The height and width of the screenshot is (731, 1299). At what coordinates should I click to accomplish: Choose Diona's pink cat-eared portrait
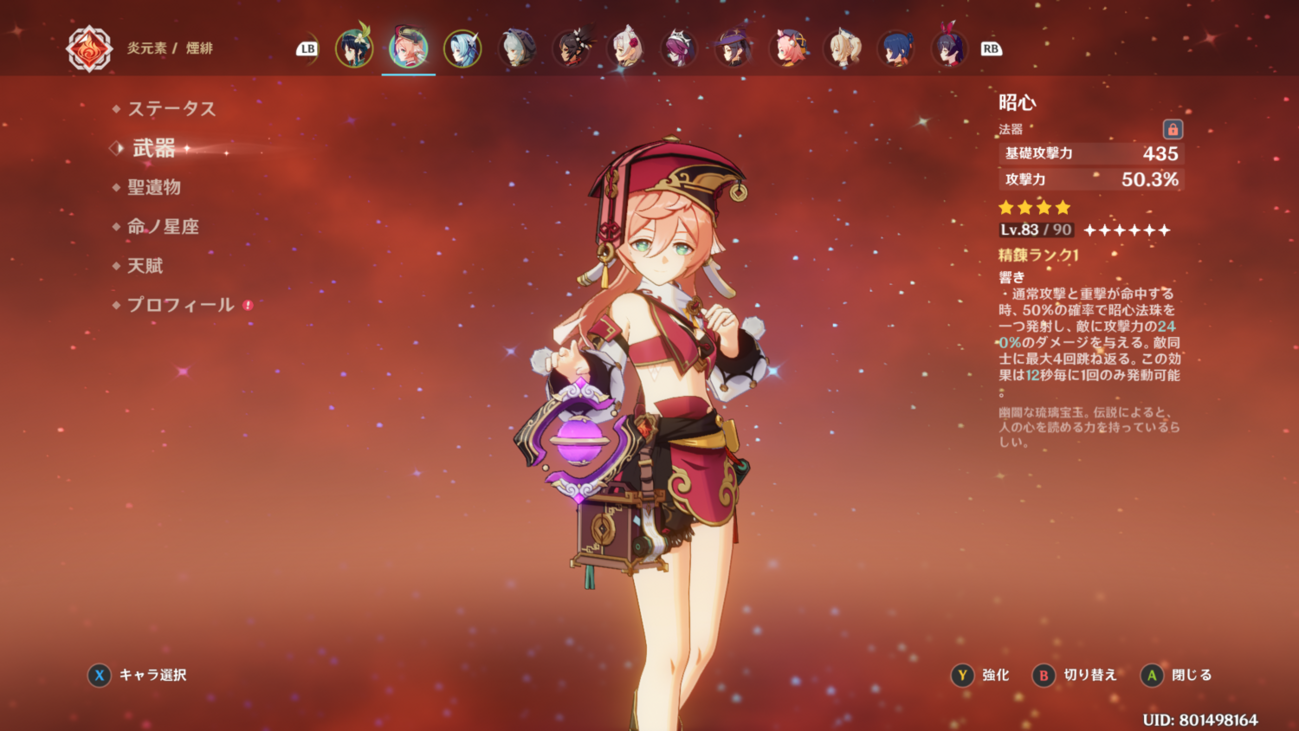coord(788,48)
